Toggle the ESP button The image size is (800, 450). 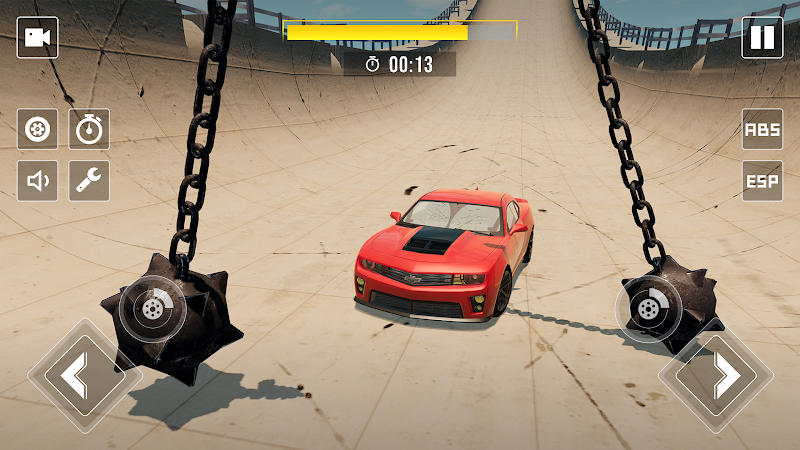[762, 181]
